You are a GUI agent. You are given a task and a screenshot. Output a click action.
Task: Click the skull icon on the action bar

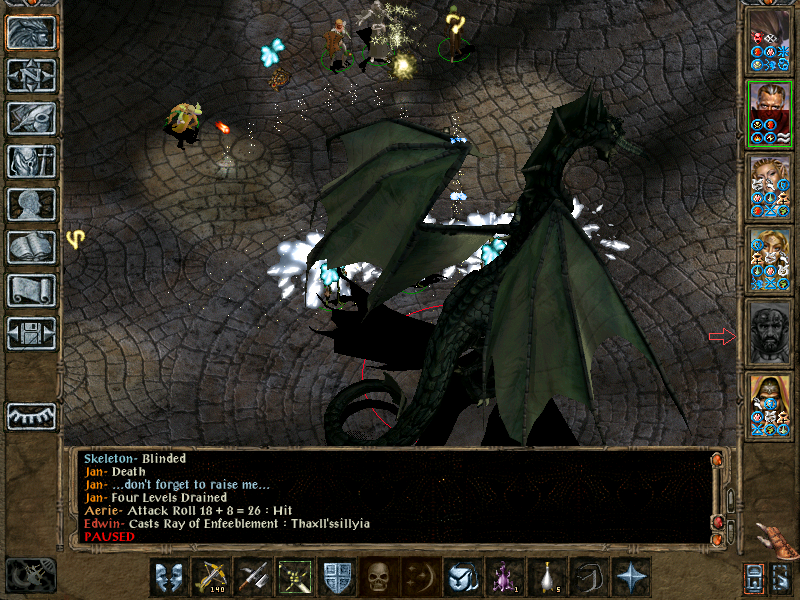click(x=378, y=577)
